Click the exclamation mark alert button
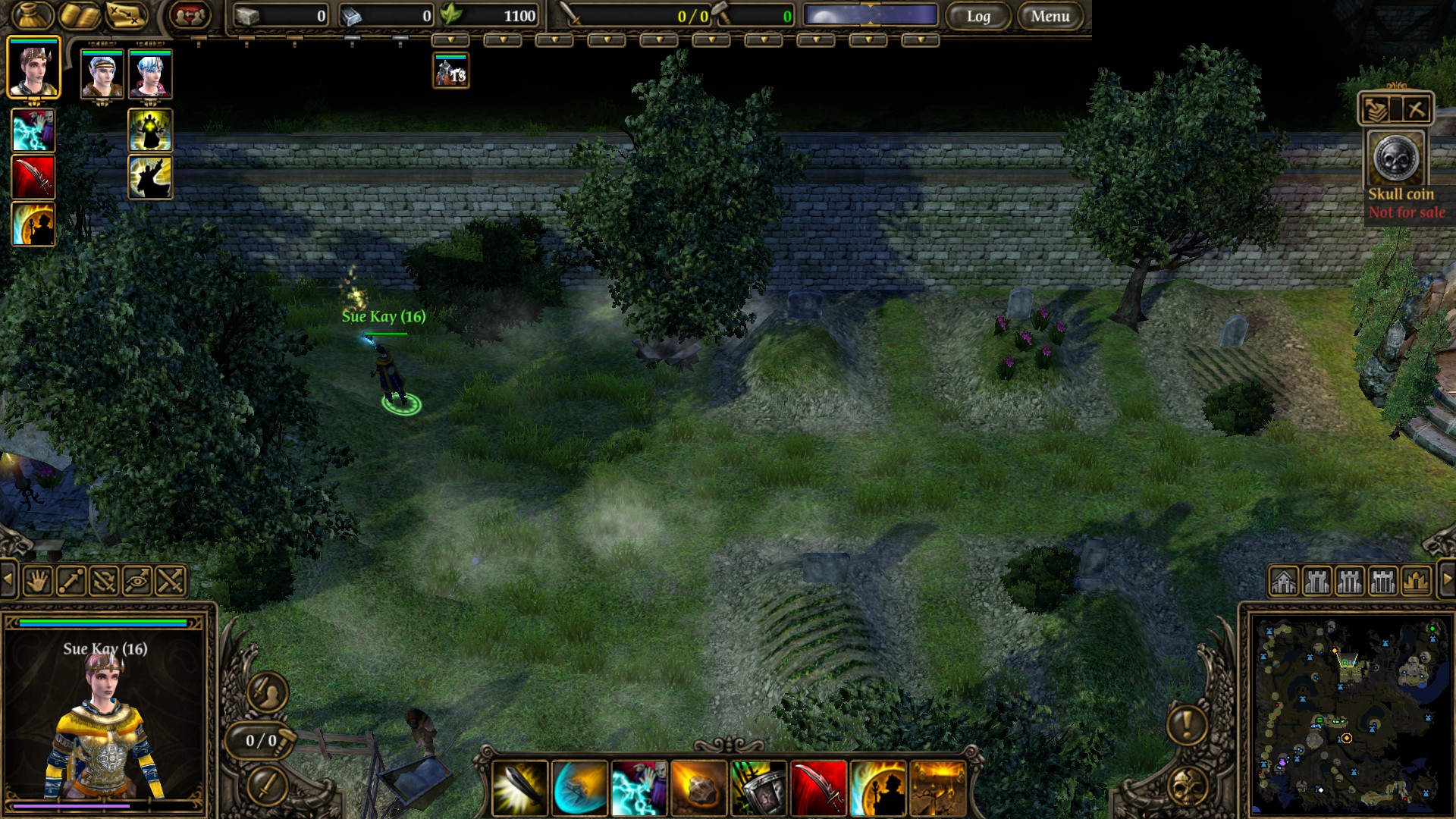1456x819 pixels. pyautogui.click(x=1187, y=723)
